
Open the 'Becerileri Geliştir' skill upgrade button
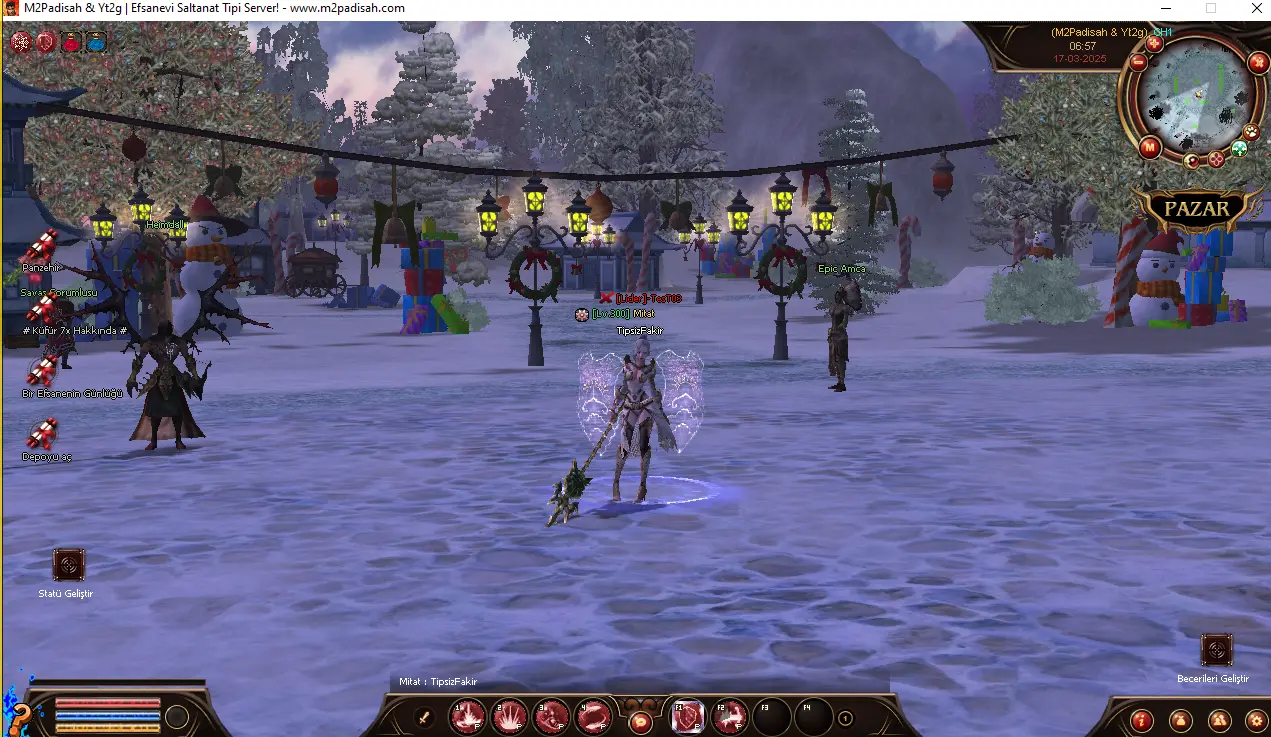tap(1216, 651)
